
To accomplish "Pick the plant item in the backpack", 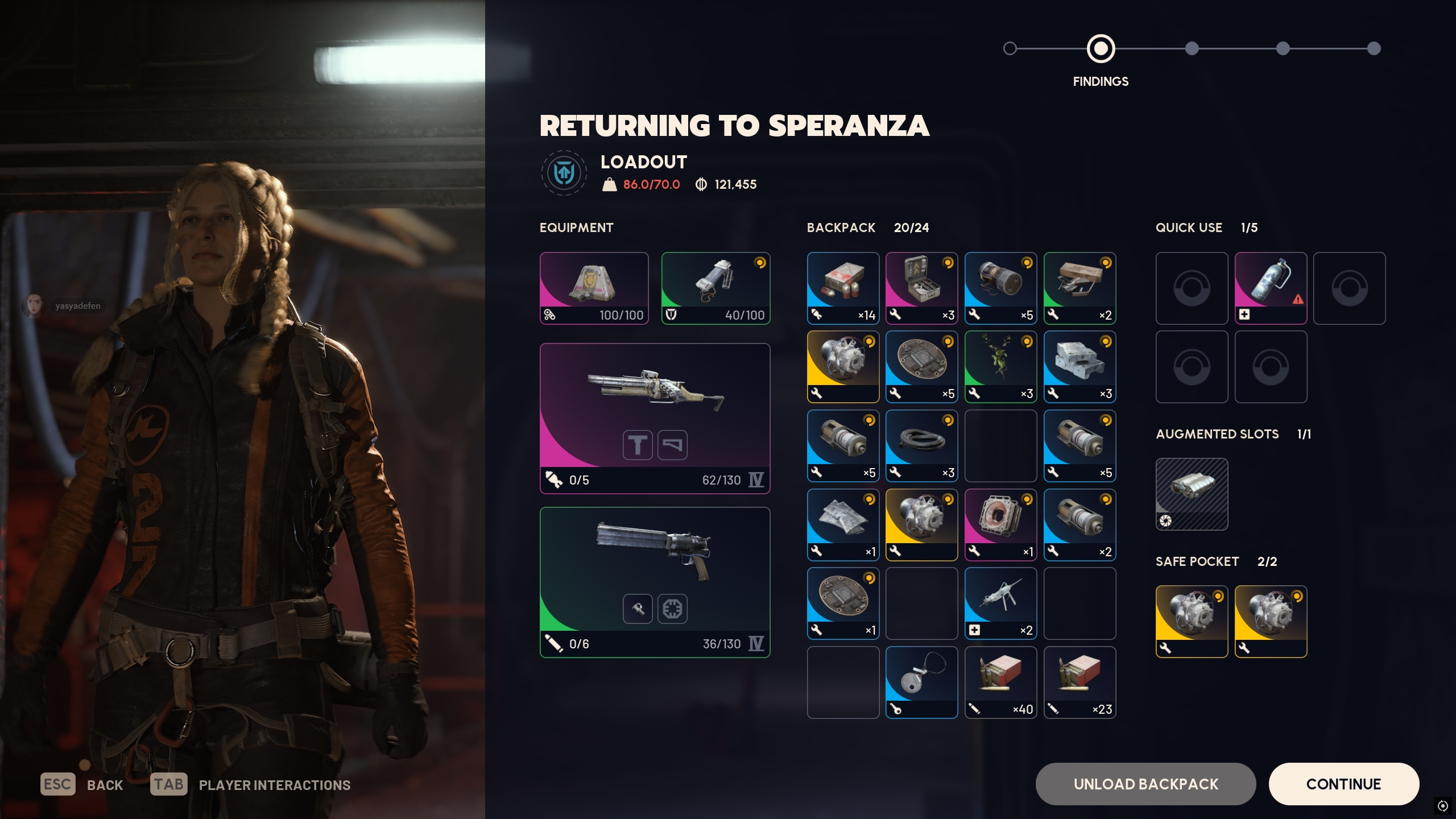I will pos(1000,366).
